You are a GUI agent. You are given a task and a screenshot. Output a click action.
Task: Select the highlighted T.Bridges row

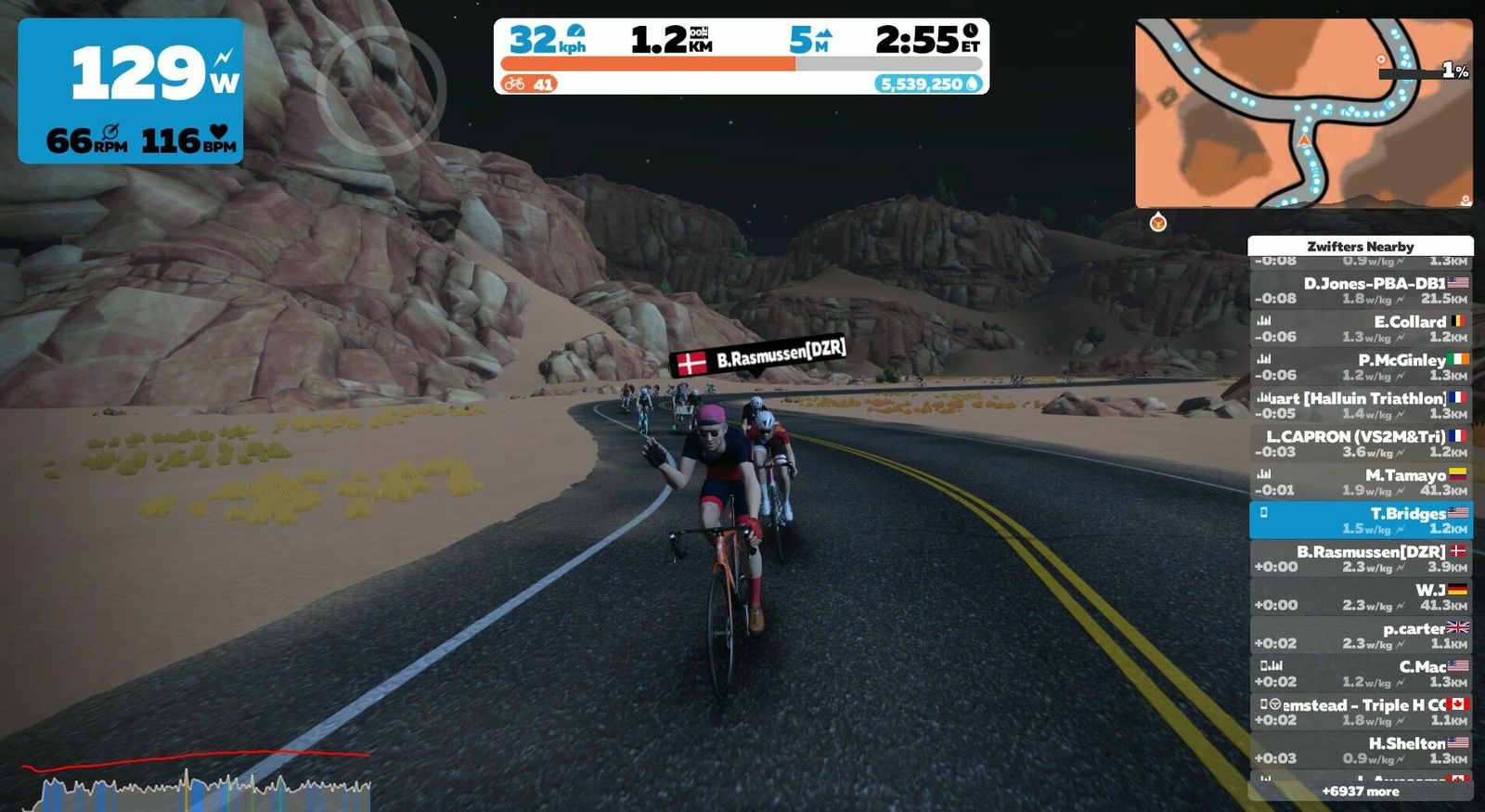tap(1361, 521)
